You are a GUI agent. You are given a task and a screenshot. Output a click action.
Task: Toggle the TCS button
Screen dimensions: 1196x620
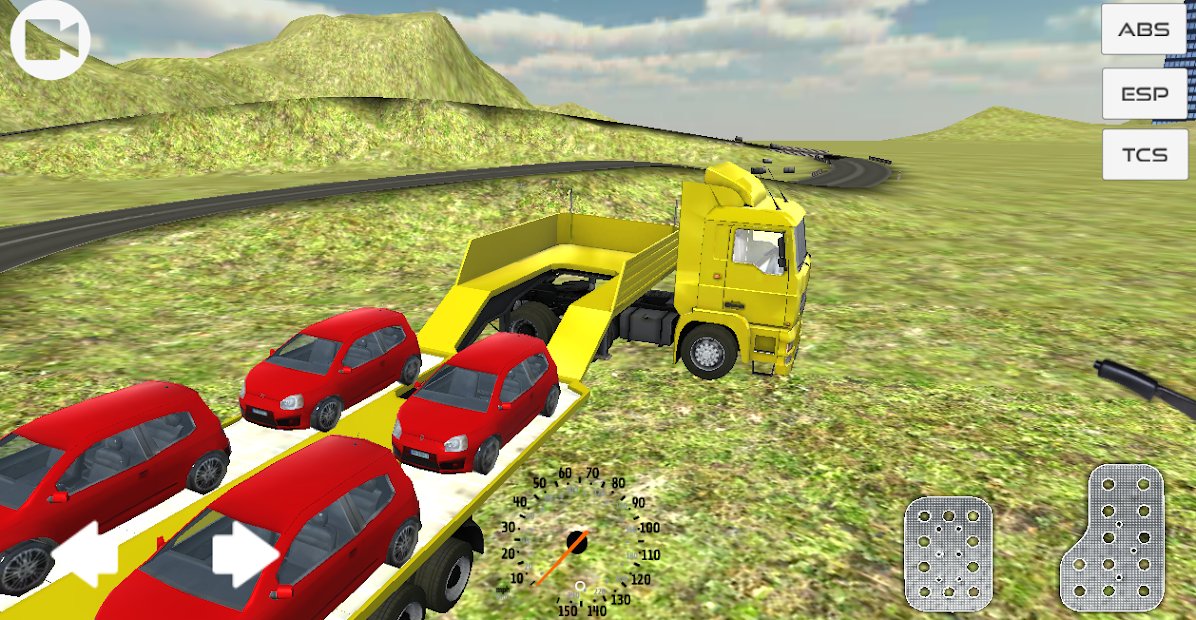point(1143,155)
